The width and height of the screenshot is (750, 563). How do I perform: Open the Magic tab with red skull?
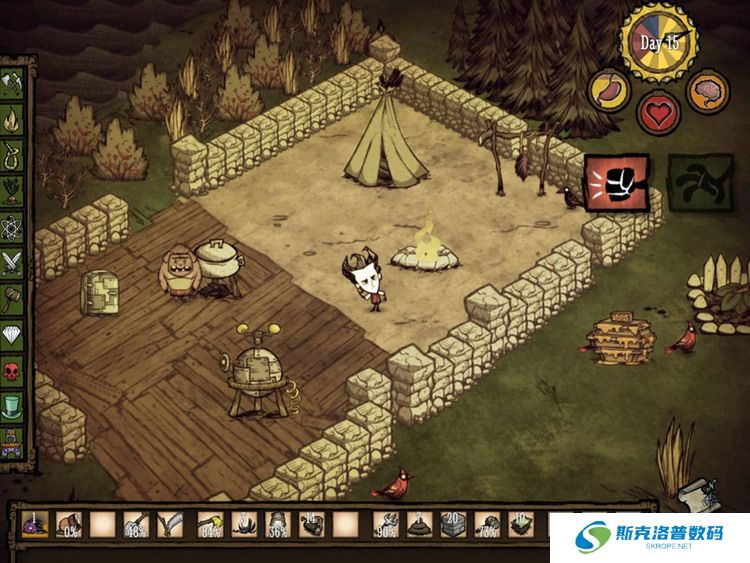pos(14,371)
